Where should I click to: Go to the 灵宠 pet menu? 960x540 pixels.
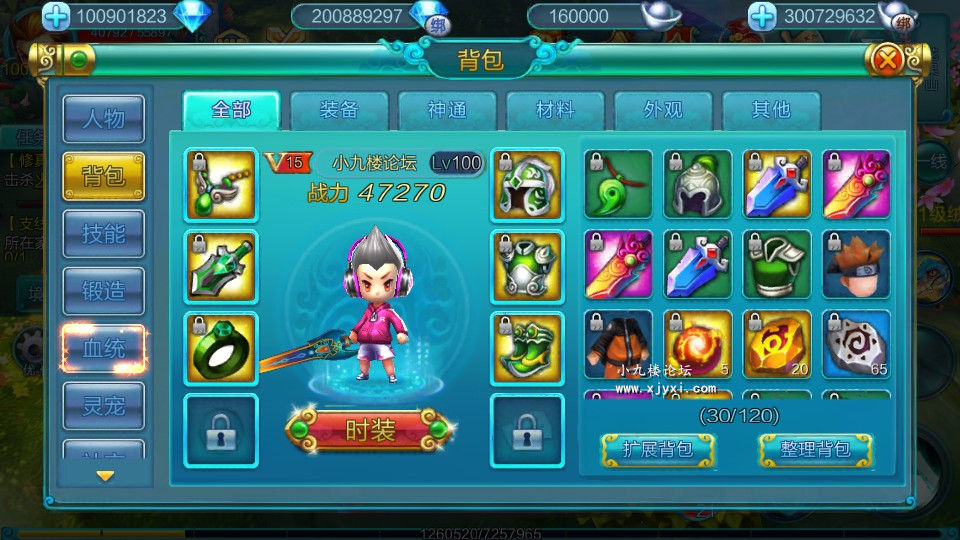pos(103,405)
